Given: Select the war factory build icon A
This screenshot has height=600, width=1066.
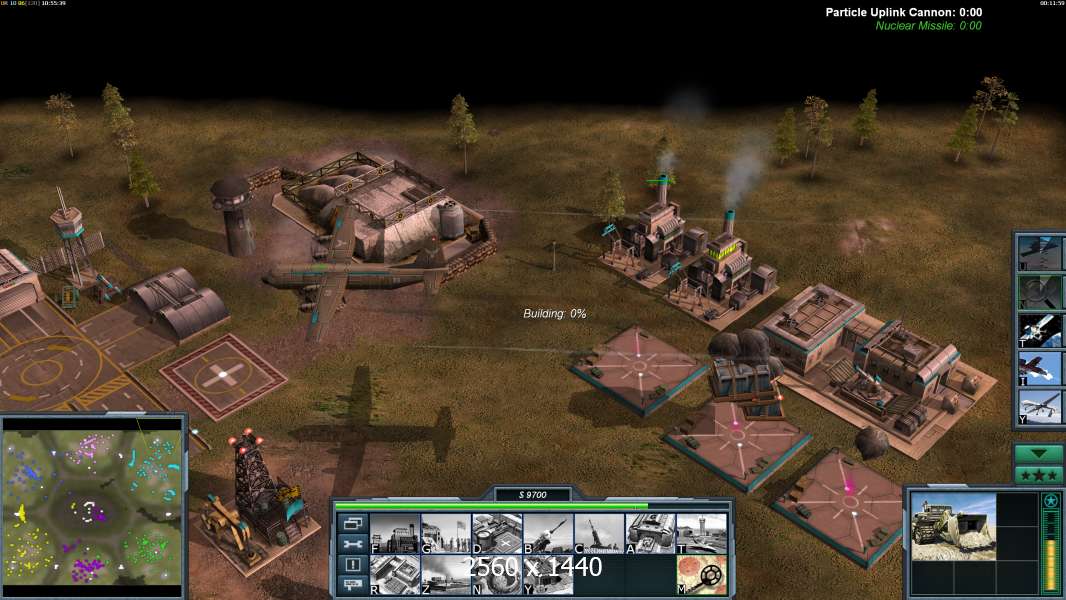Looking at the screenshot, I should [650, 533].
